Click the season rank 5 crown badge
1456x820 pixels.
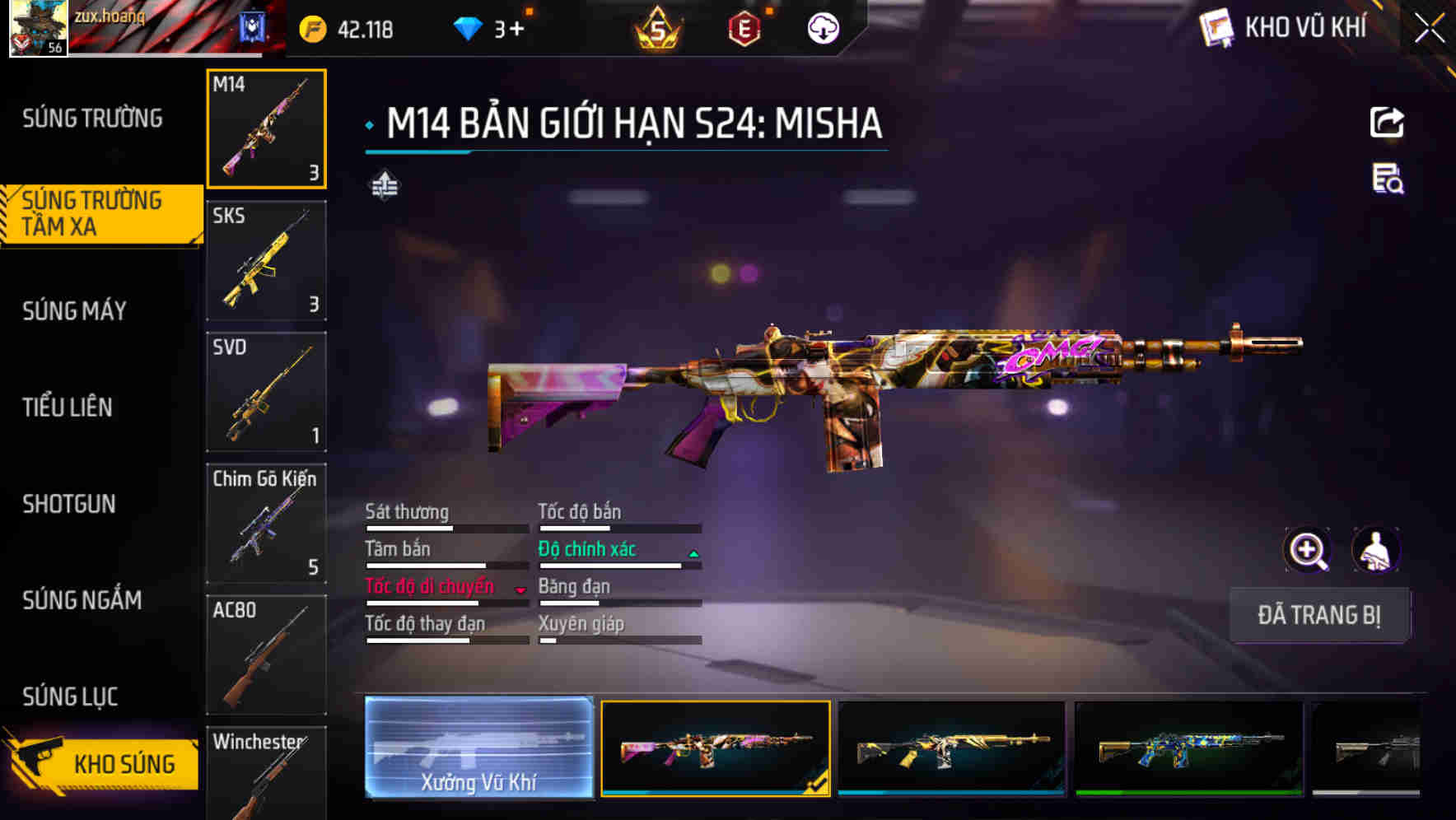659,27
